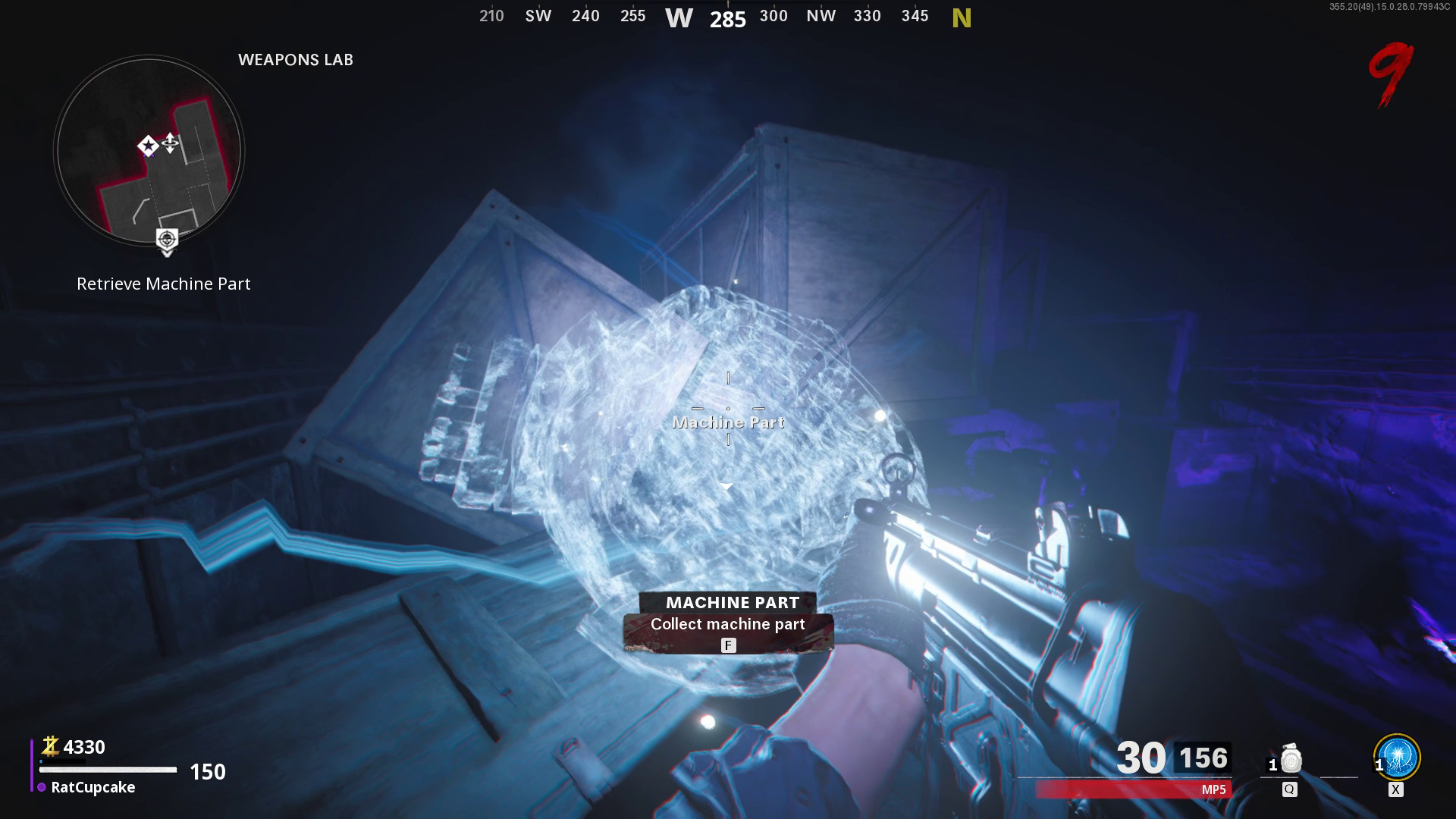The width and height of the screenshot is (1456, 819).
Task: Click the elevator arrows icon on the minimap
Action: [x=170, y=141]
